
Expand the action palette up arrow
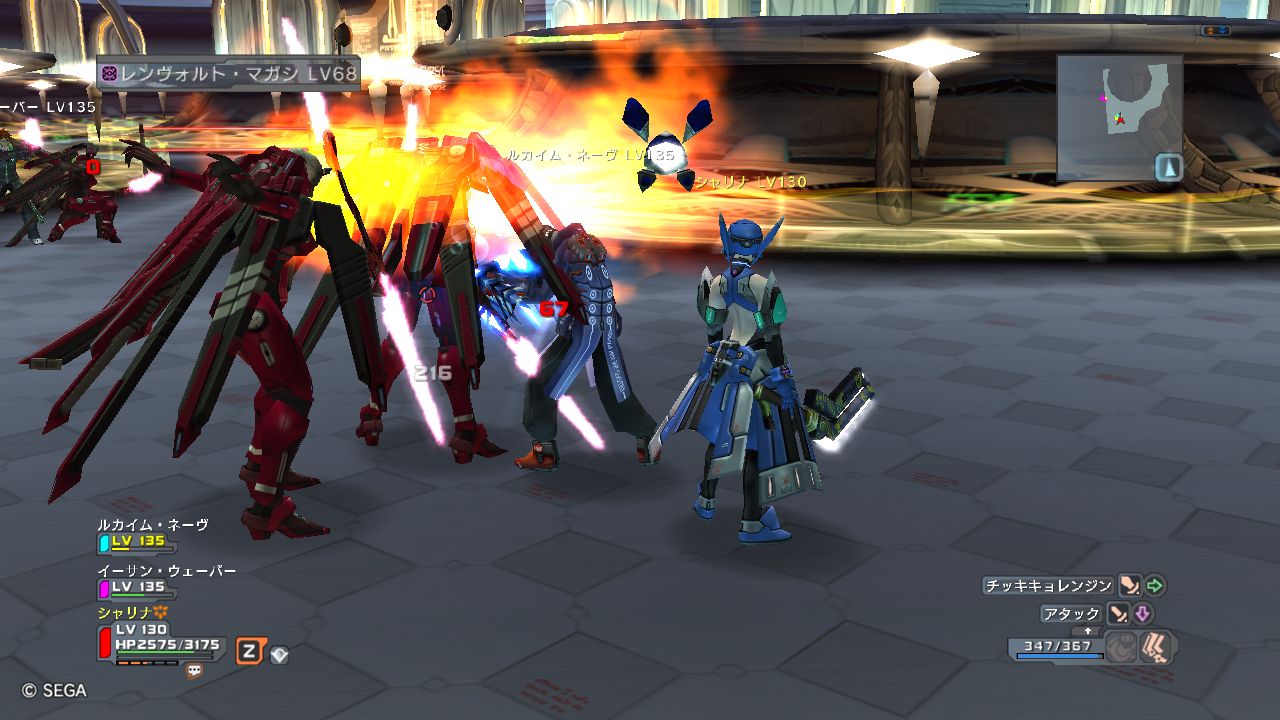(x=1089, y=631)
